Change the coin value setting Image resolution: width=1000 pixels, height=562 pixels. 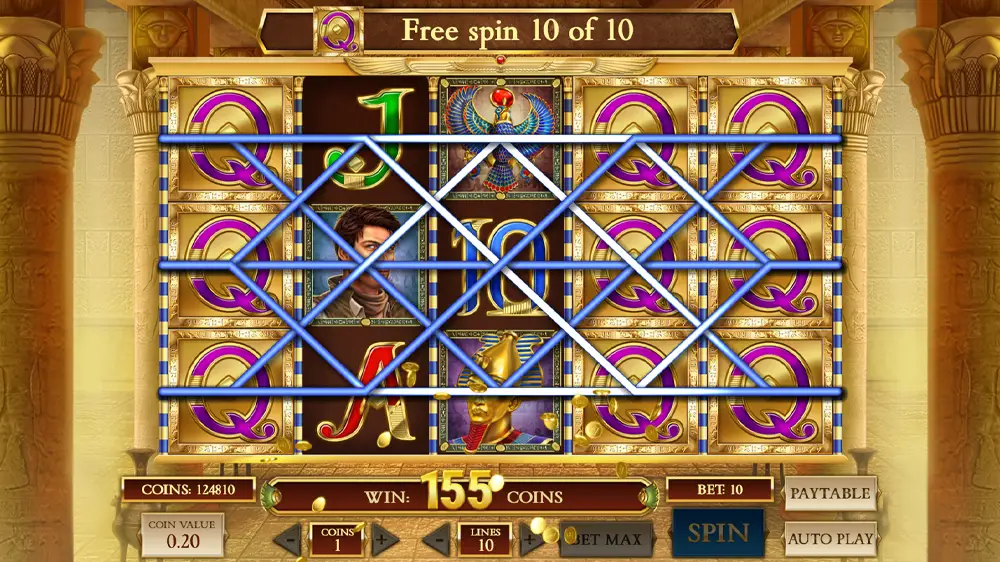coord(182,535)
